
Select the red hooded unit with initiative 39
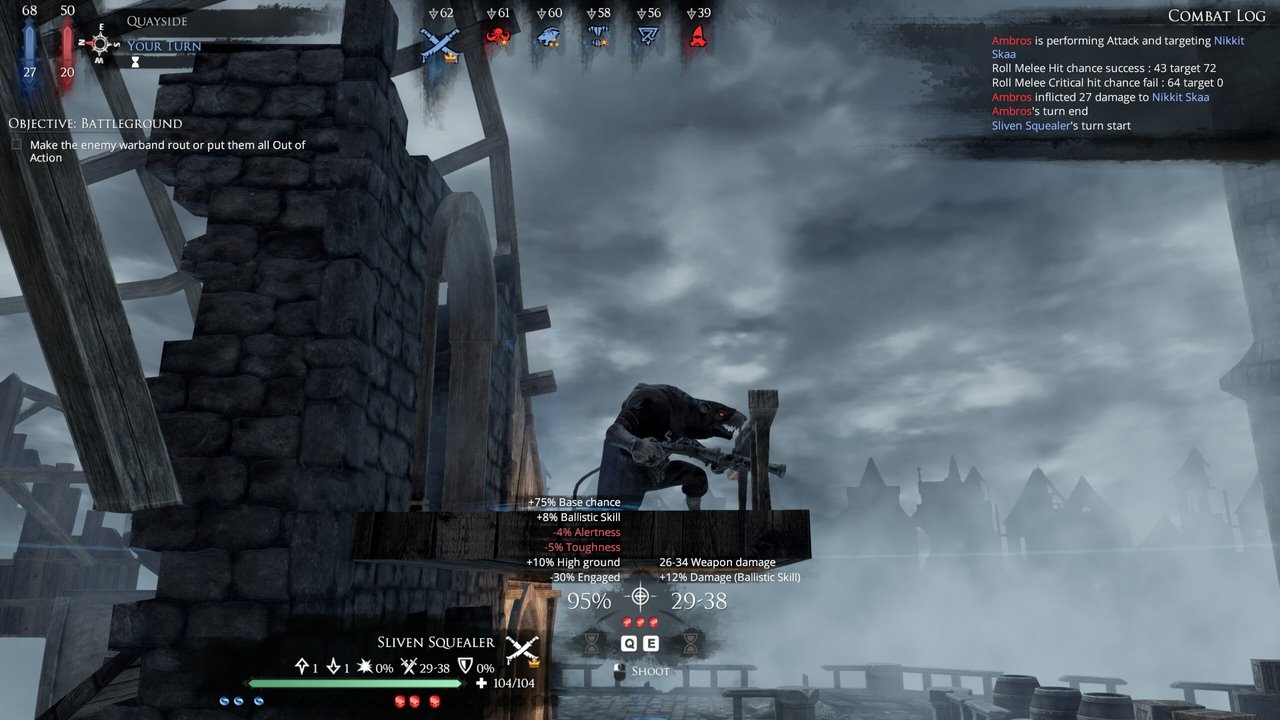click(x=698, y=37)
